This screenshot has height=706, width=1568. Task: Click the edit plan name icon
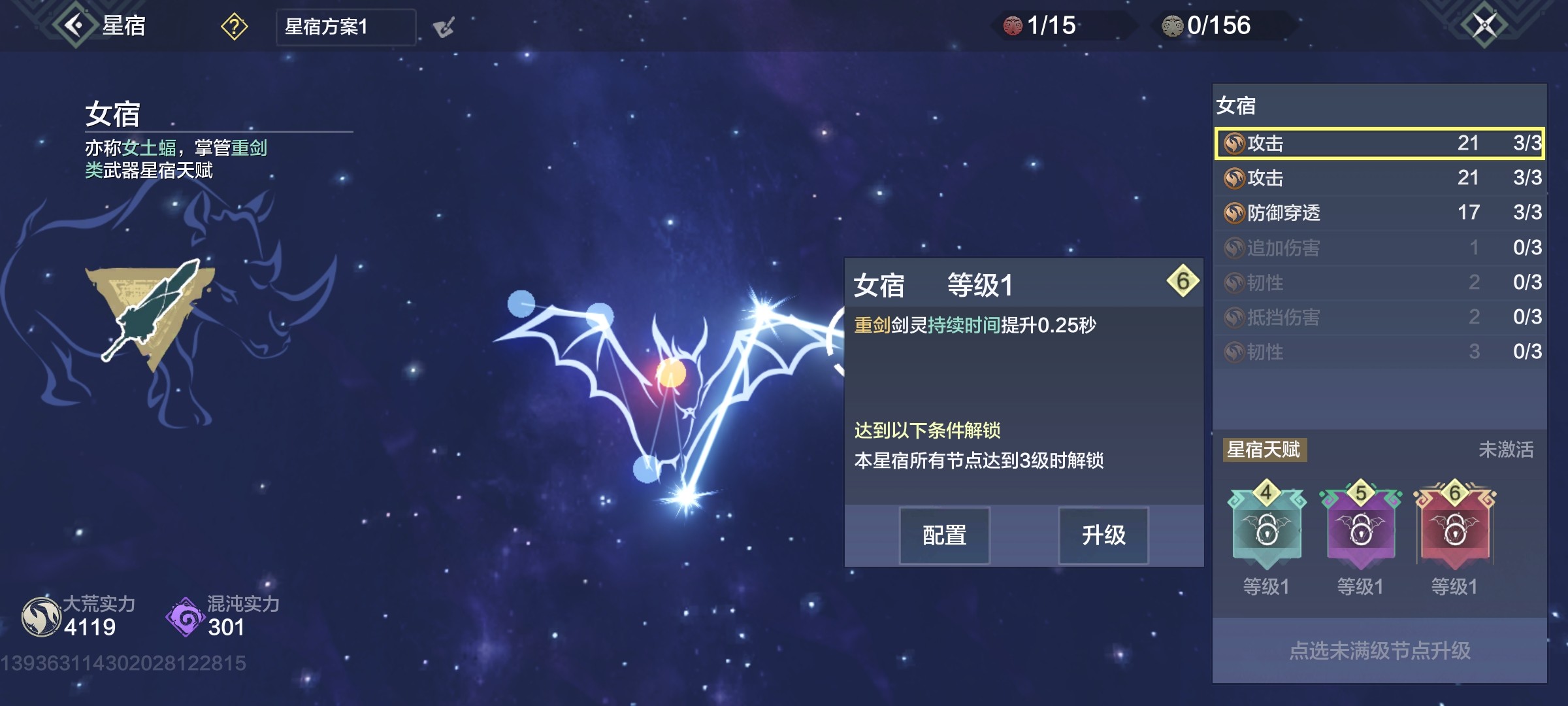(444, 27)
